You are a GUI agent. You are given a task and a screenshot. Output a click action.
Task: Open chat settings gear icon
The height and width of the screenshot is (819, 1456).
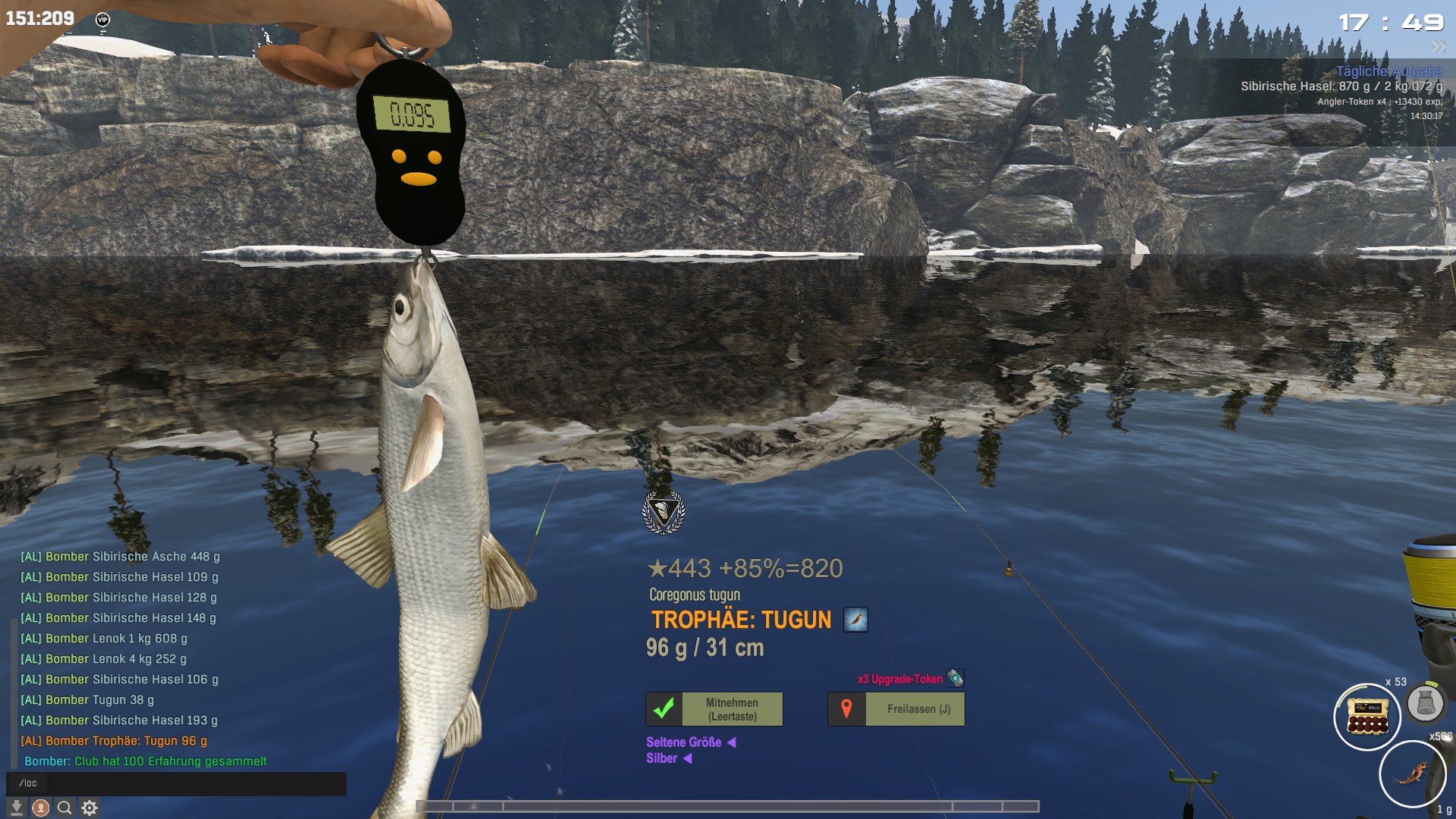[x=89, y=808]
